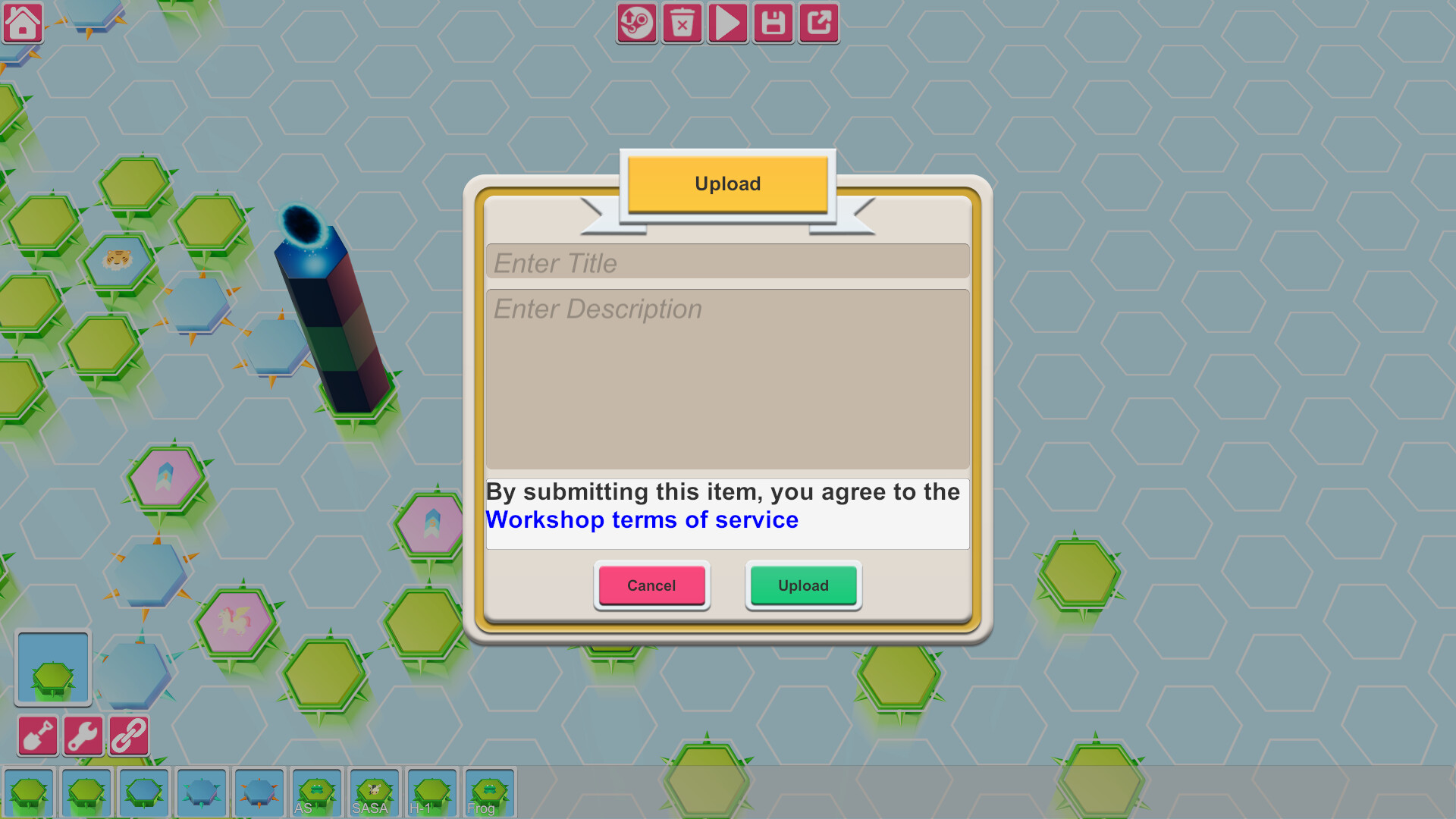
Task: Select the Frog creature in the hotbar
Action: 489,792
